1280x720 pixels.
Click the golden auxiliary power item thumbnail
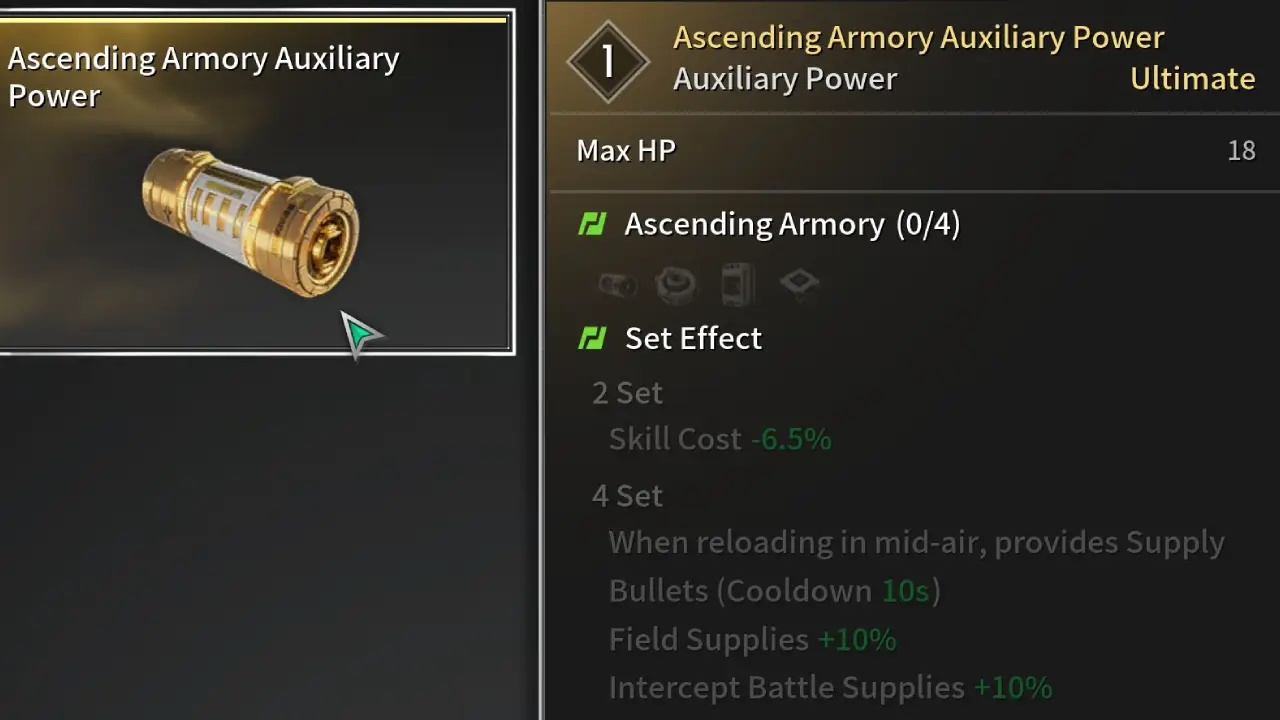252,220
